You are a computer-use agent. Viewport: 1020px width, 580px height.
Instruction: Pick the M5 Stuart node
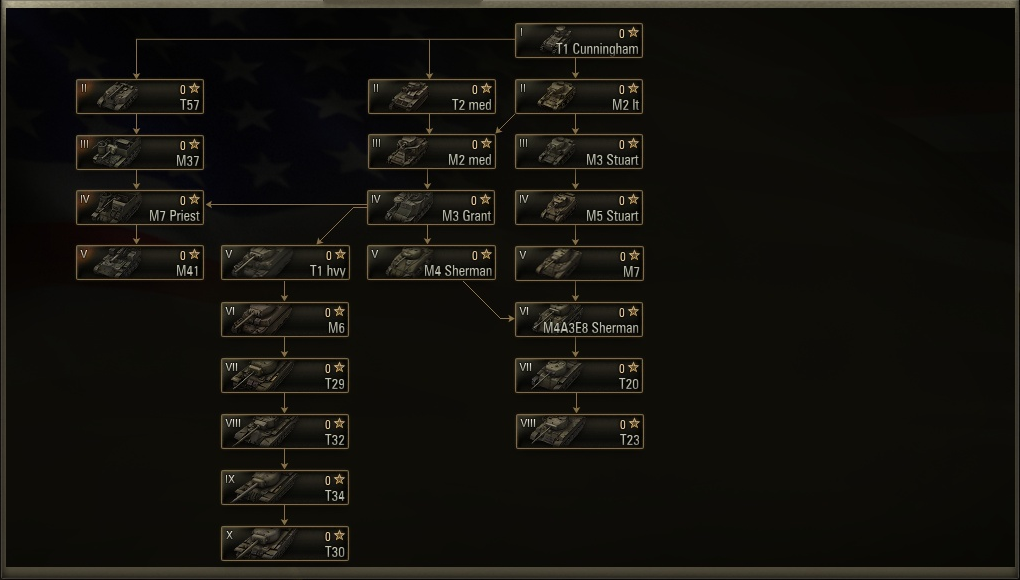(x=579, y=208)
